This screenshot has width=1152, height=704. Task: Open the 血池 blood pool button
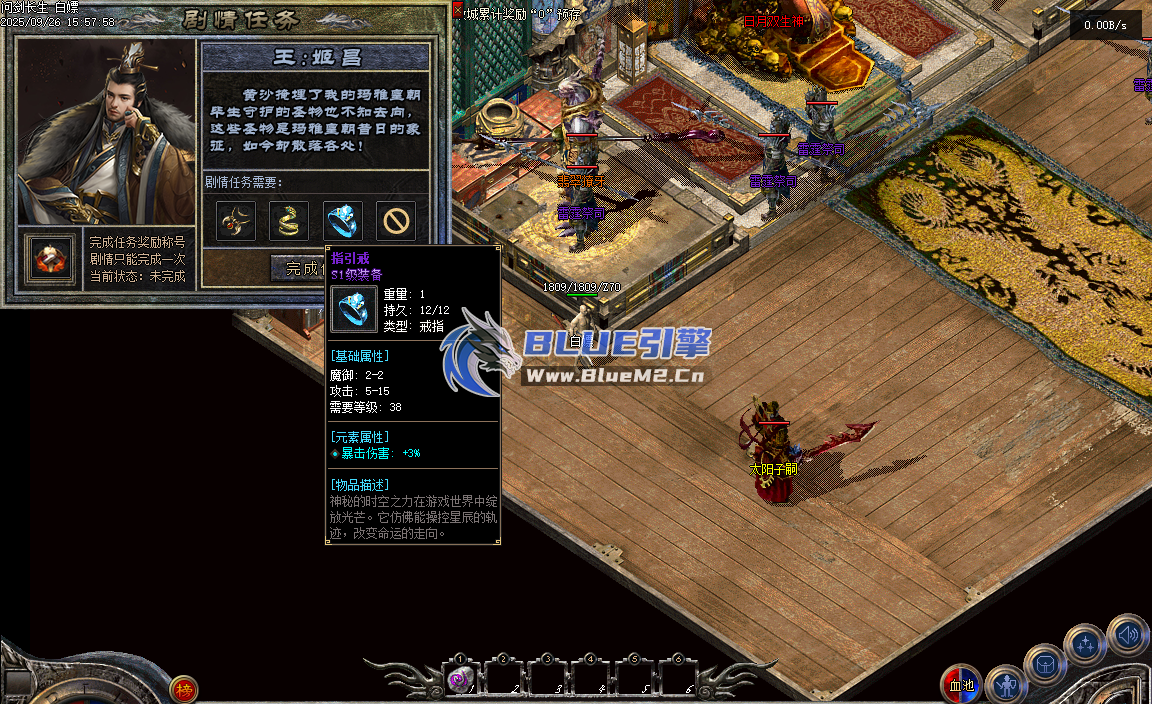pyautogui.click(x=961, y=685)
